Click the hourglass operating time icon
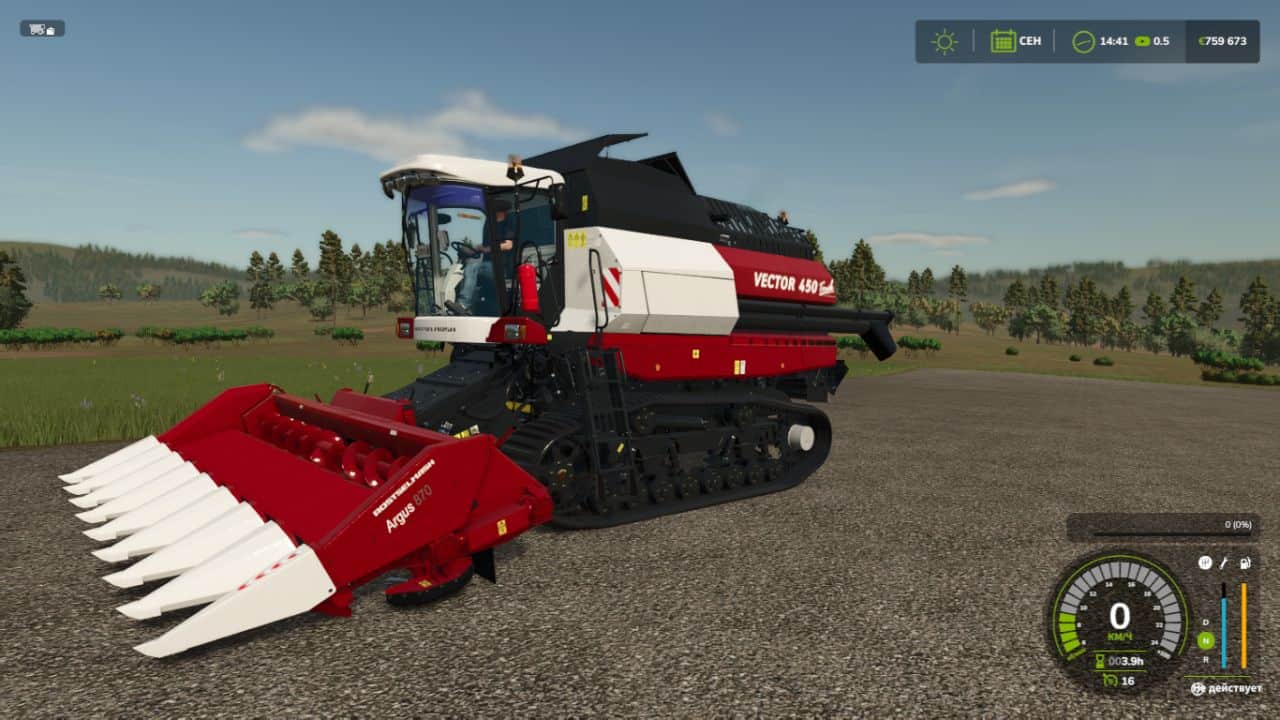 click(x=1099, y=660)
